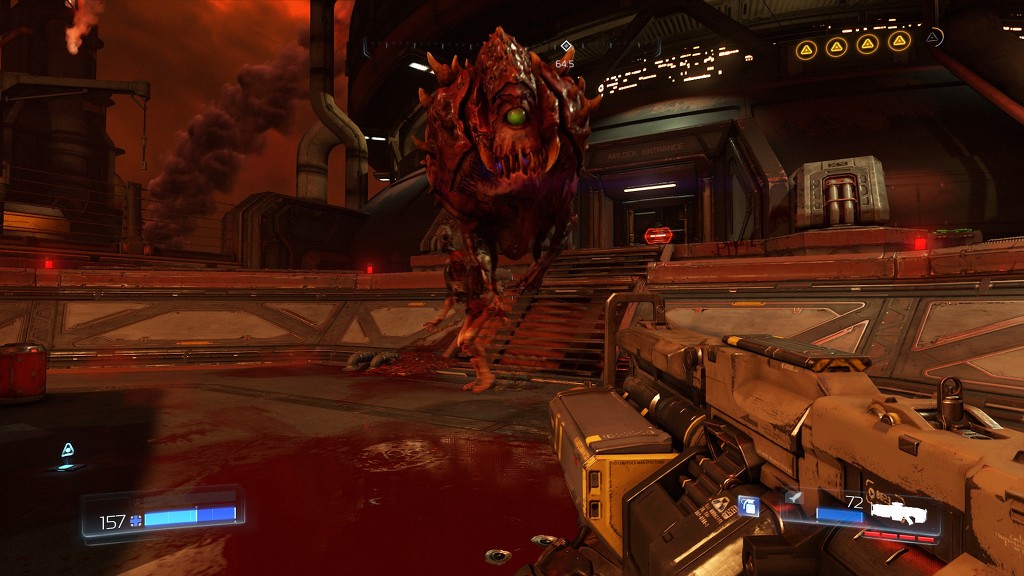The width and height of the screenshot is (1024, 576).
Task: Click the white heavy assault rifle silhouette
Action: (899, 511)
